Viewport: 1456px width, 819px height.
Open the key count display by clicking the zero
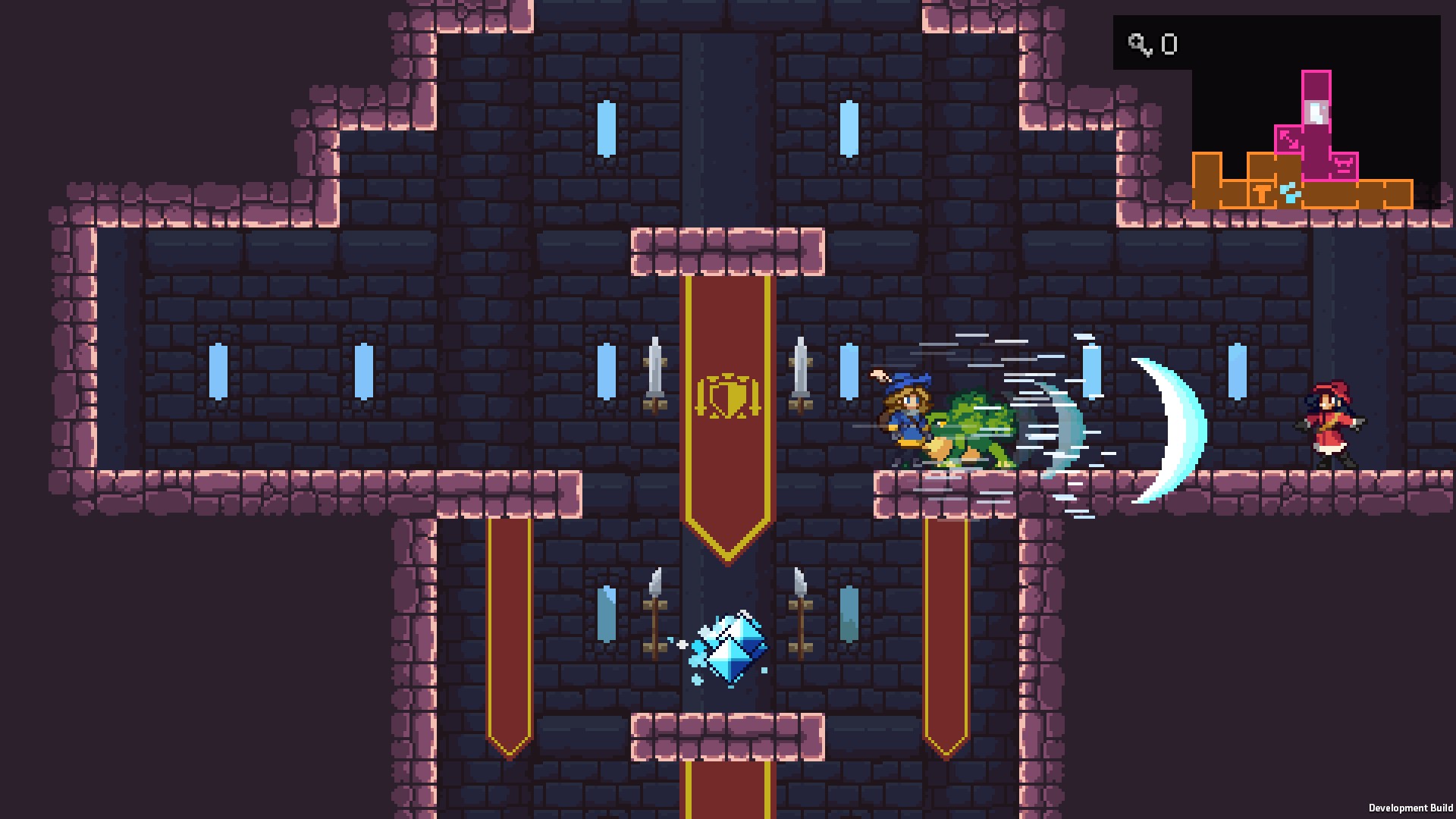coord(1169,43)
